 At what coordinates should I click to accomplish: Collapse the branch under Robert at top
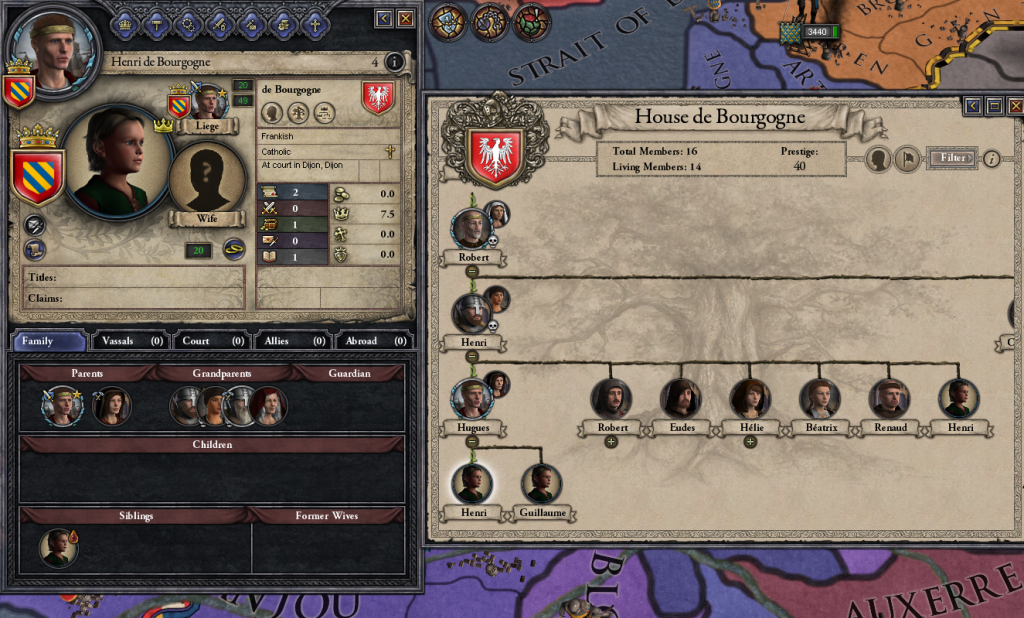(472, 271)
